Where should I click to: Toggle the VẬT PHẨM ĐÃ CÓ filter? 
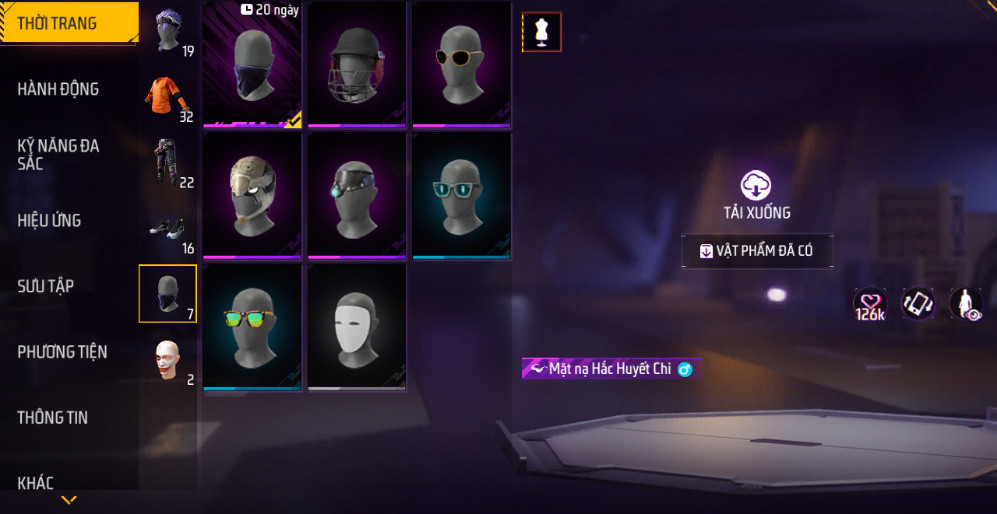tap(757, 251)
